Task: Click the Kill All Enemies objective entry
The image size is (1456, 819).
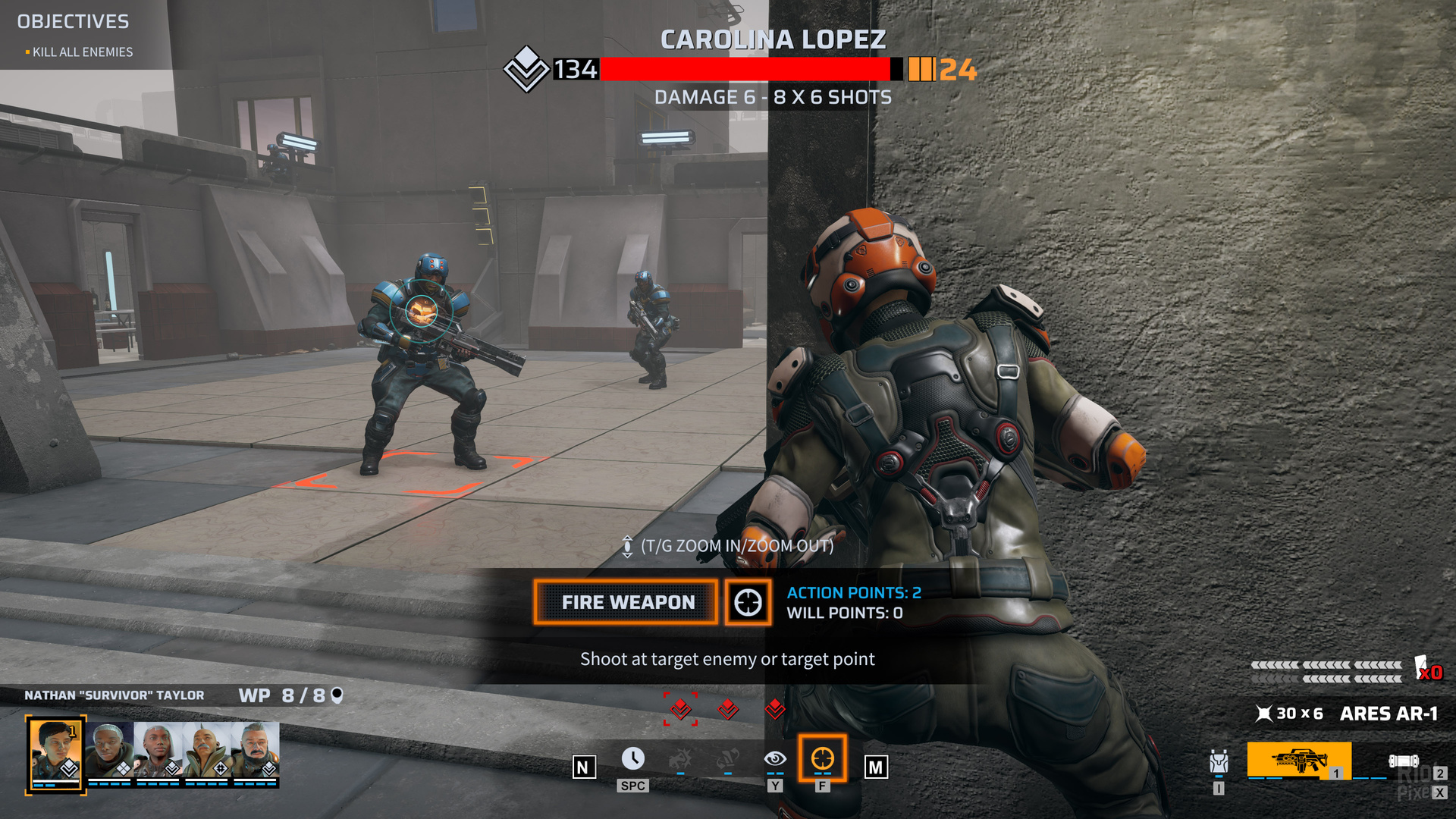Action: coord(82,52)
